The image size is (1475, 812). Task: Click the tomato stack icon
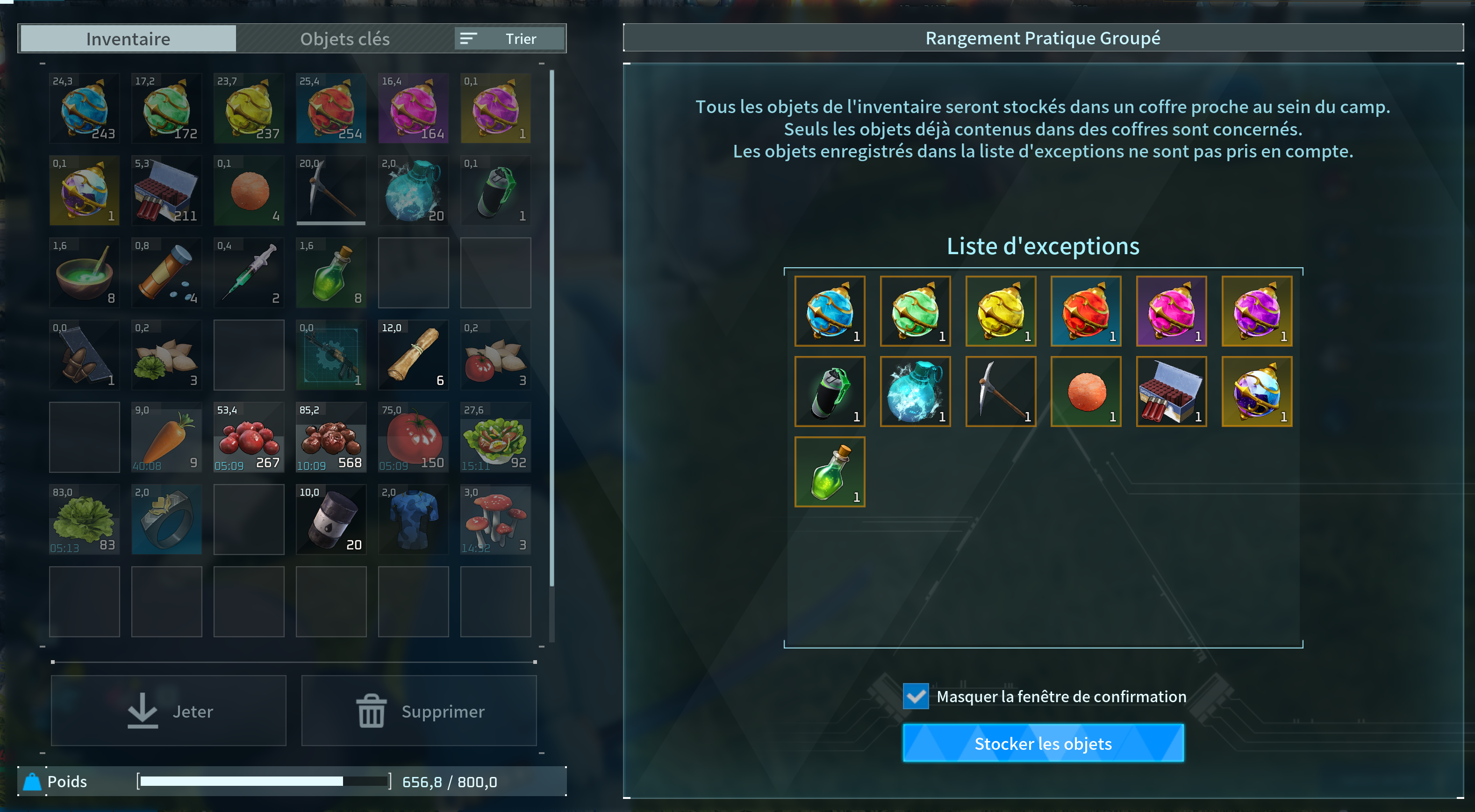tap(414, 438)
